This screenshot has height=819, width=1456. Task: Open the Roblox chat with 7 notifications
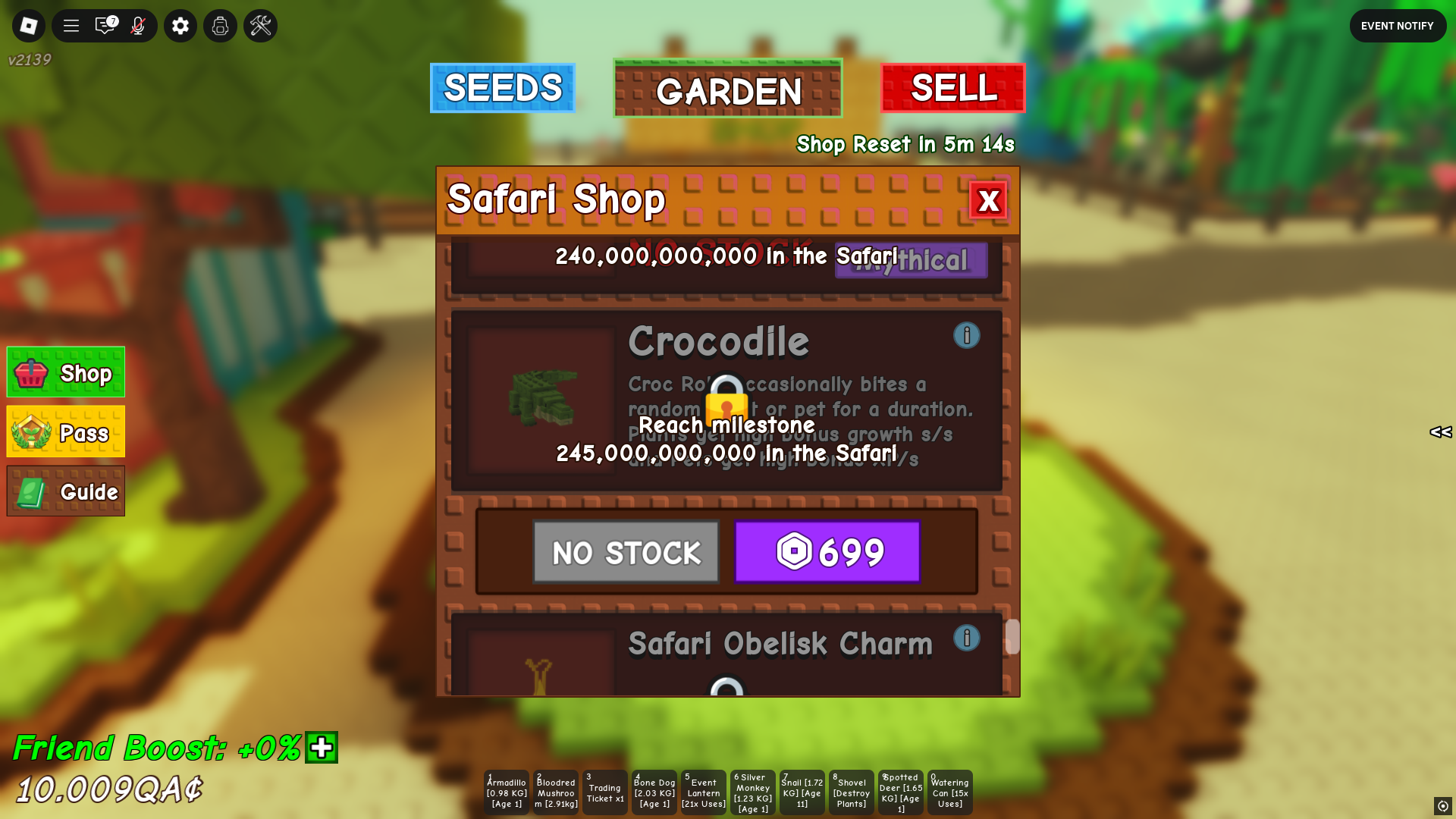pyautogui.click(x=104, y=25)
